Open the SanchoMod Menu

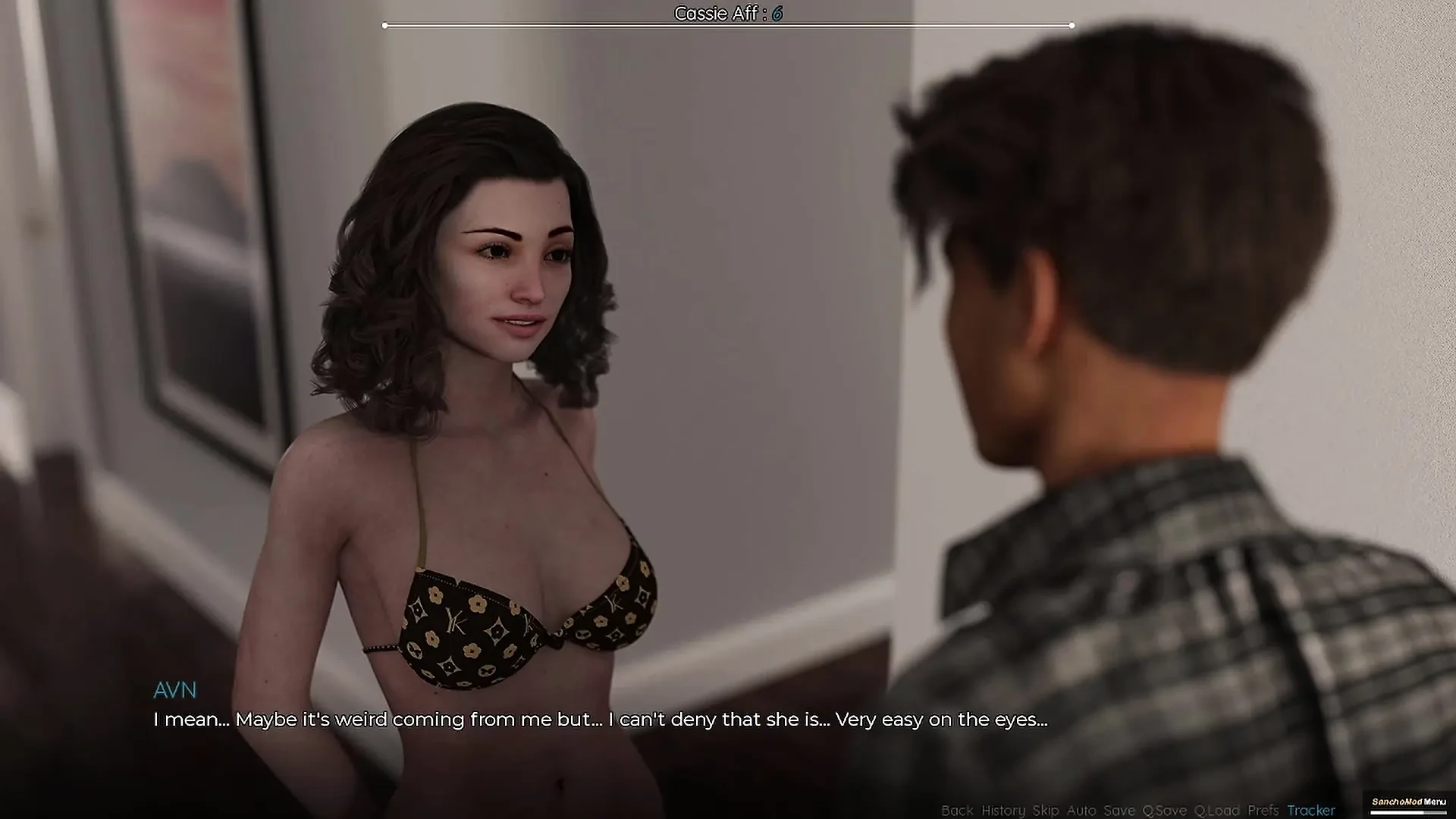pos(1409,802)
